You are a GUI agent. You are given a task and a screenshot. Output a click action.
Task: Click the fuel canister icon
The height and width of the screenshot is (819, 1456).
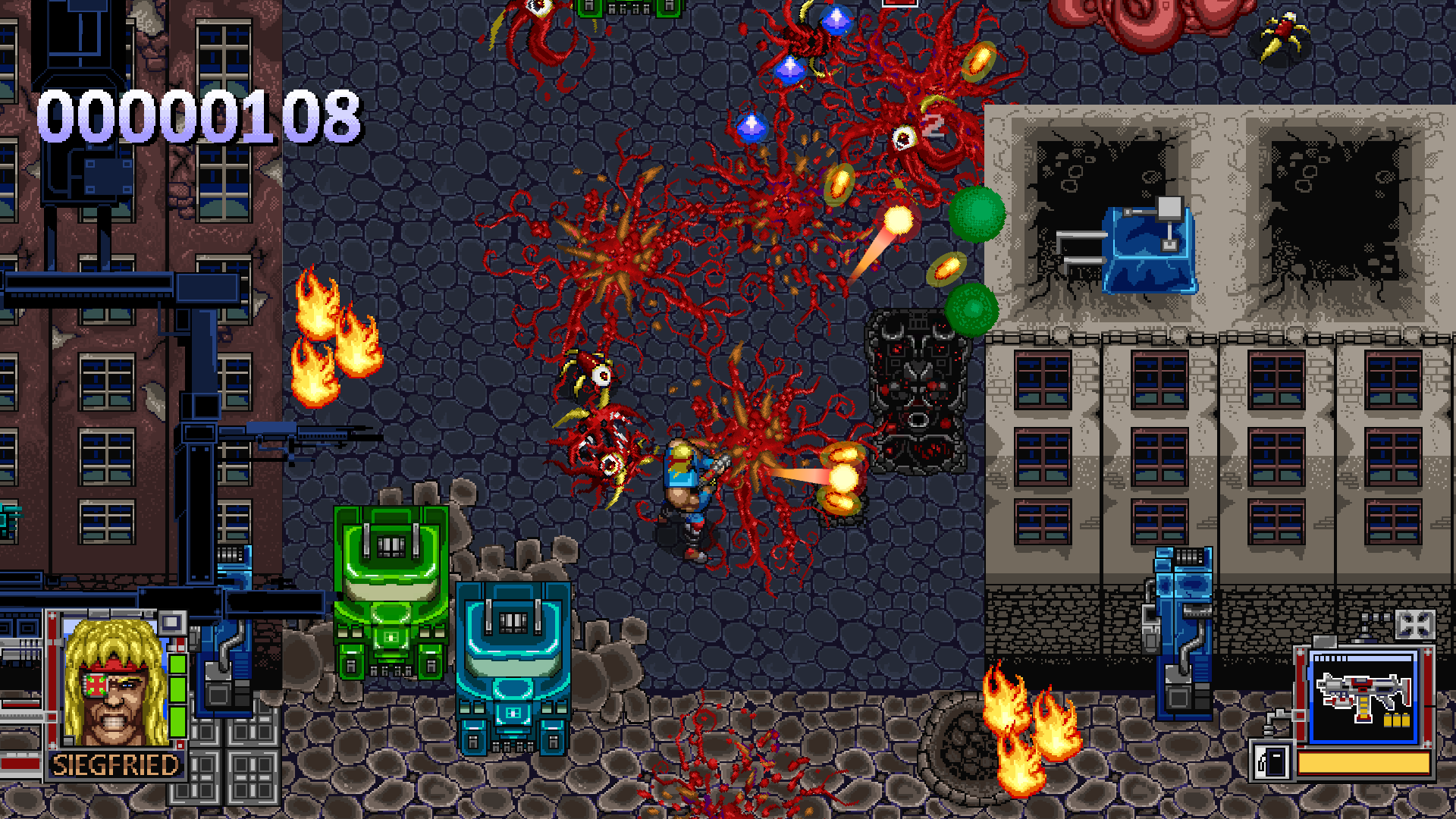click(1272, 761)
